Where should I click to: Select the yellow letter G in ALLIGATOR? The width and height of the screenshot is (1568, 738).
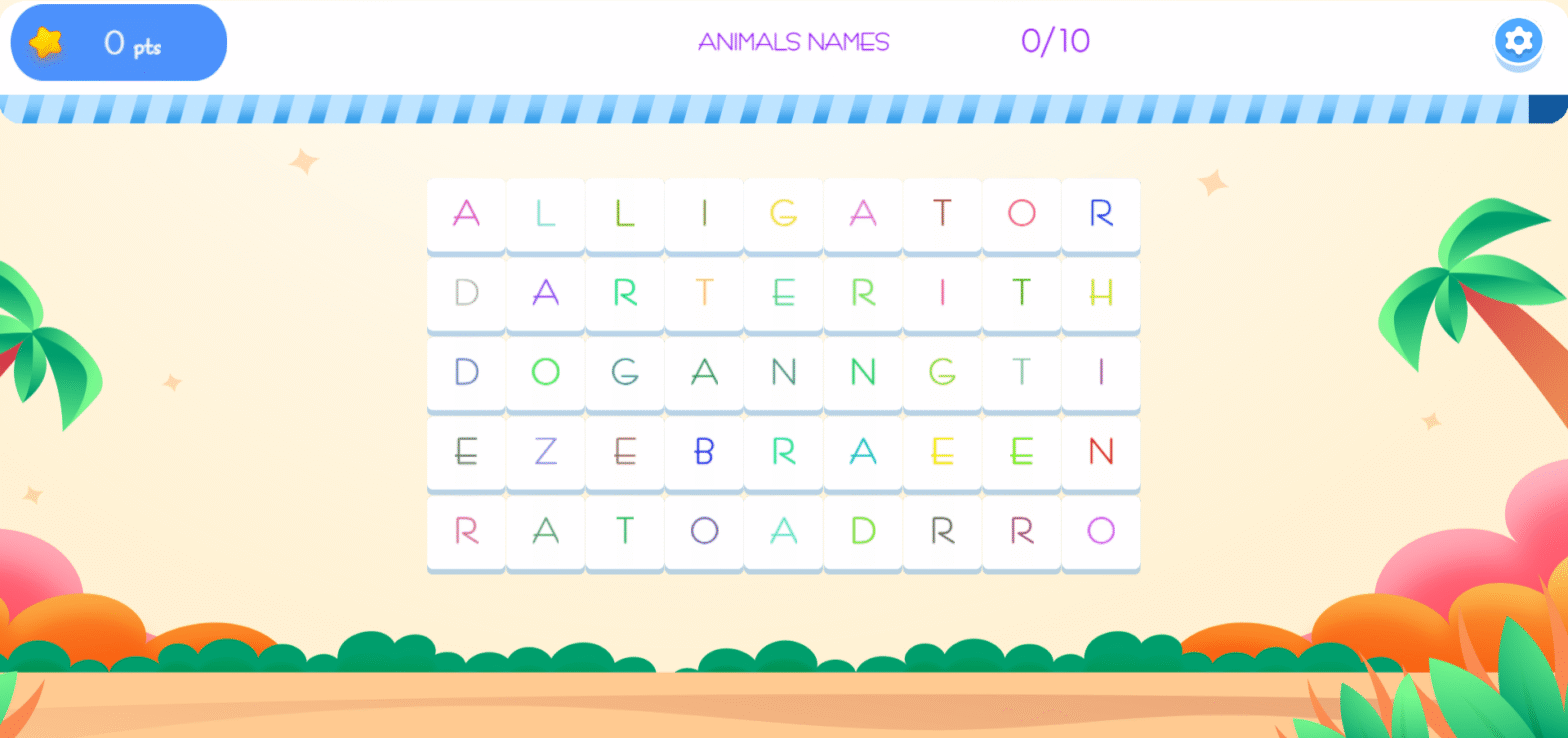click(x=782, y=214)
